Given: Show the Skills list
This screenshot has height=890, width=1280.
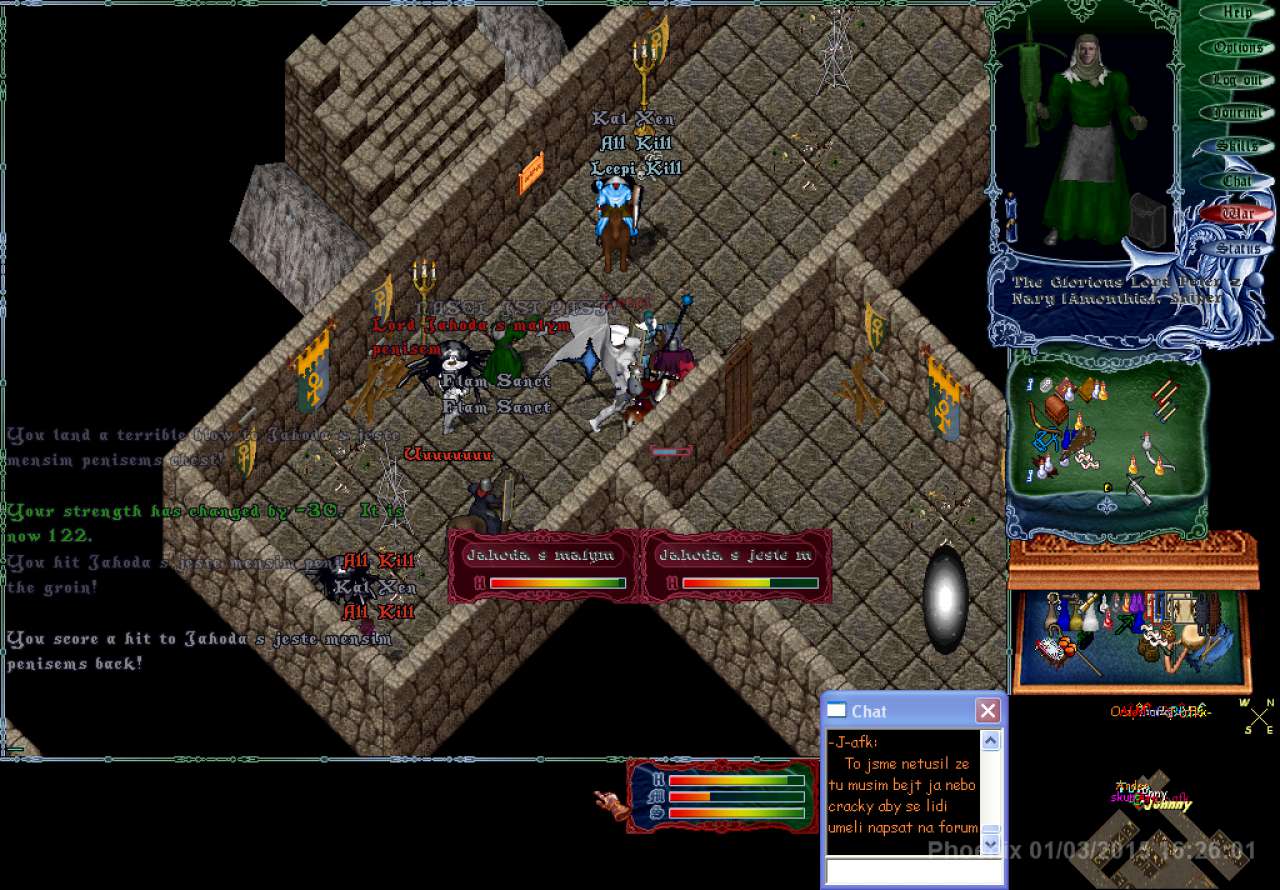Looking at the screenshot, I should [1237, 147].
